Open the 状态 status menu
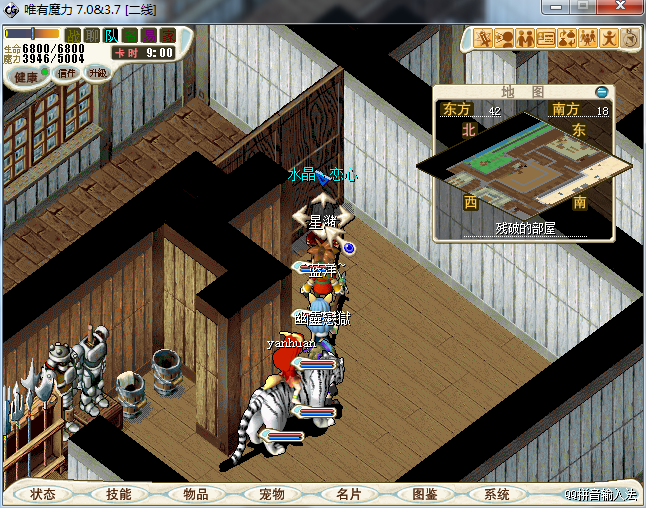This screenshot has width=646, height=508. pyautogui.click(x=43, y=494)
